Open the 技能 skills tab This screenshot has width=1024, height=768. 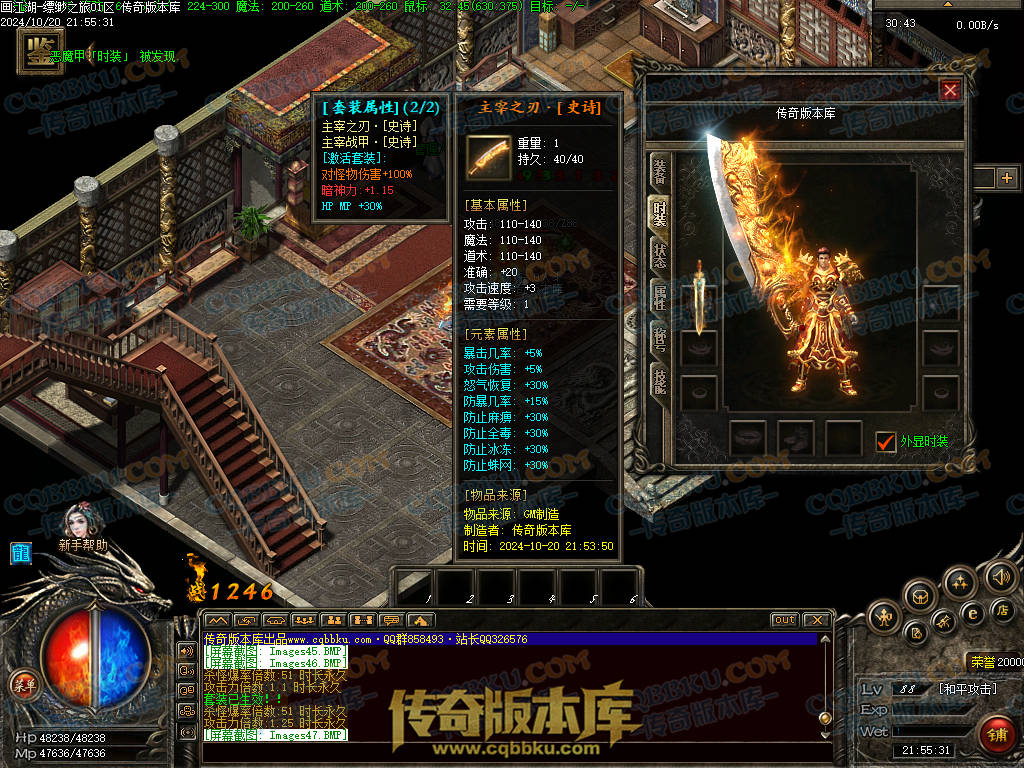(x=659, y=379)
